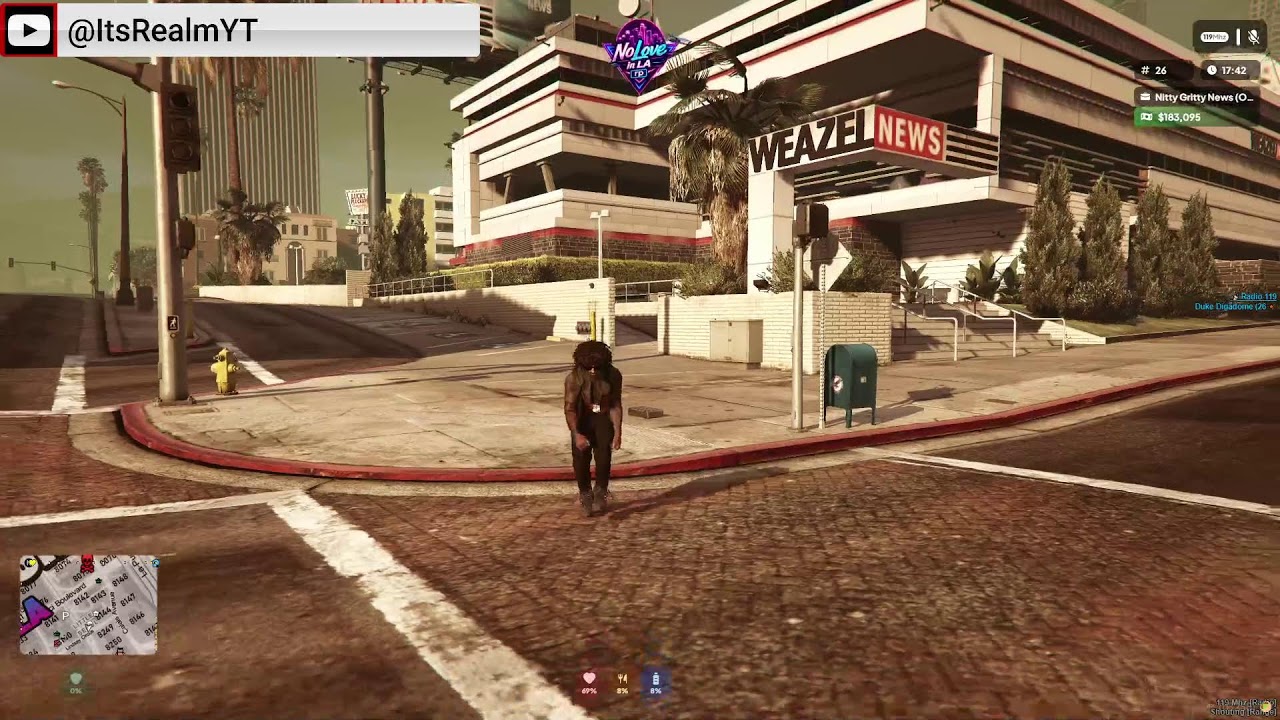Select the red skull marker on minimap

click(x=86, y=564)
